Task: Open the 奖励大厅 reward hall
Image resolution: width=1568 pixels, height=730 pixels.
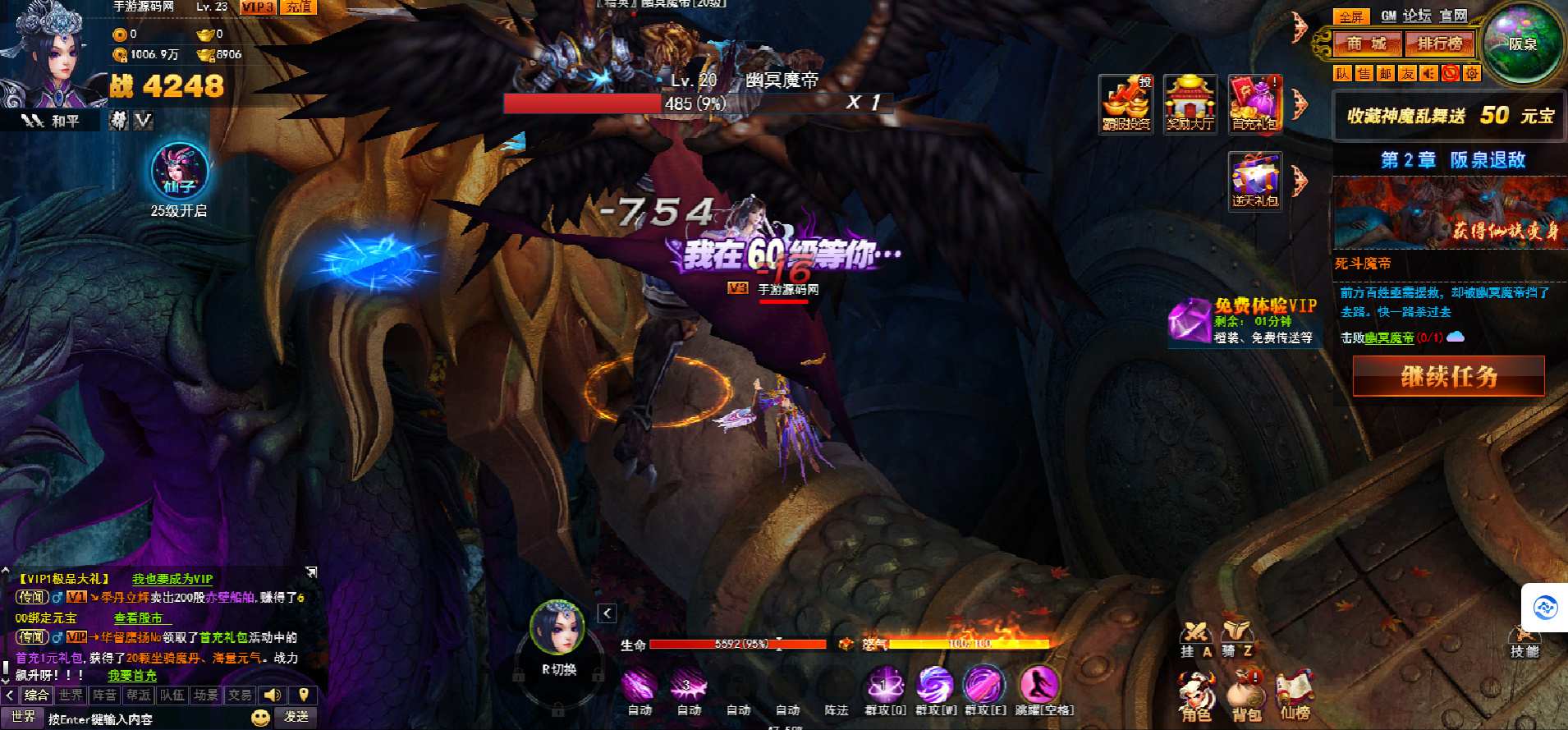Action: point(1190,104)
